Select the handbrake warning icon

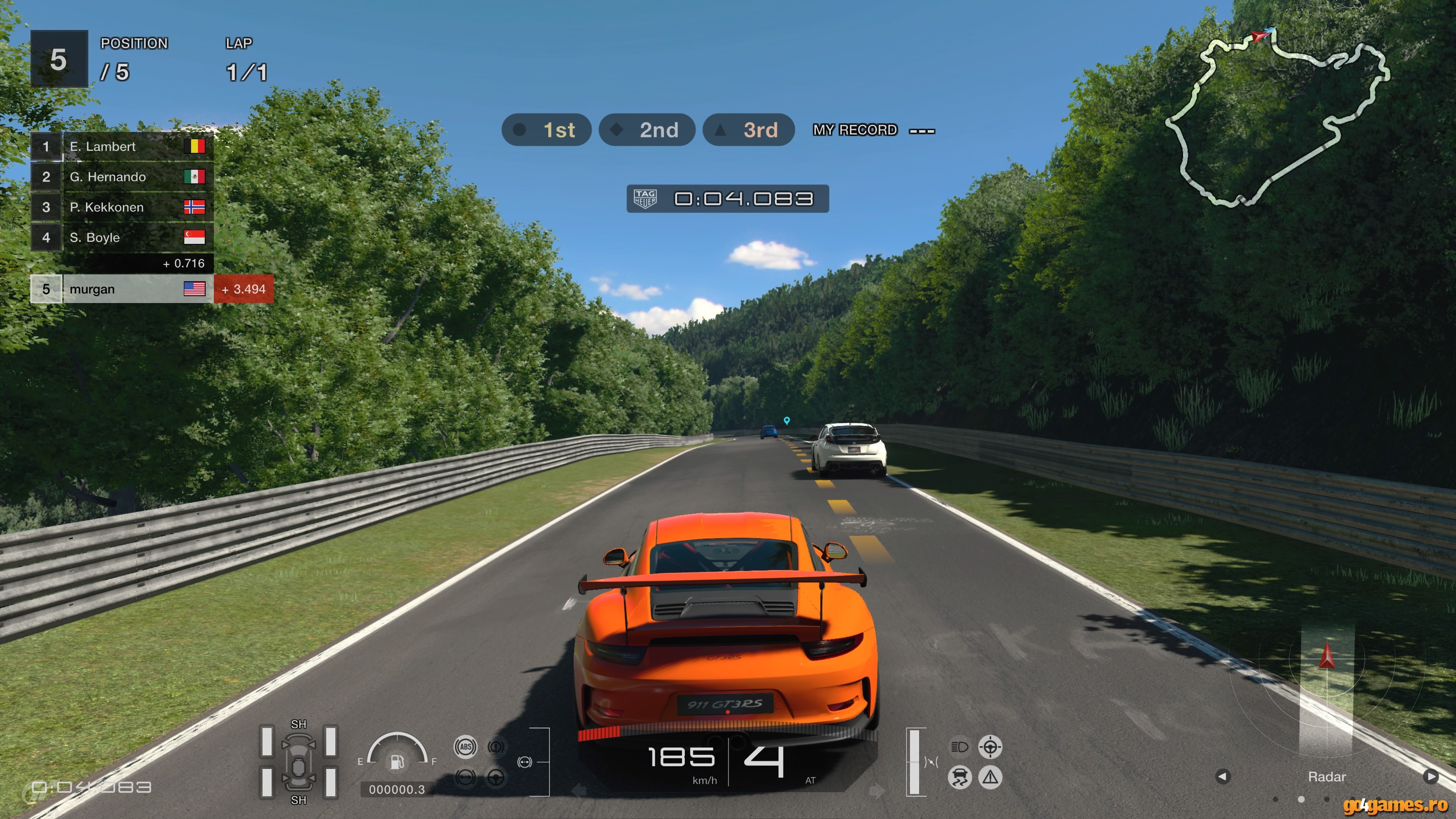496,747
